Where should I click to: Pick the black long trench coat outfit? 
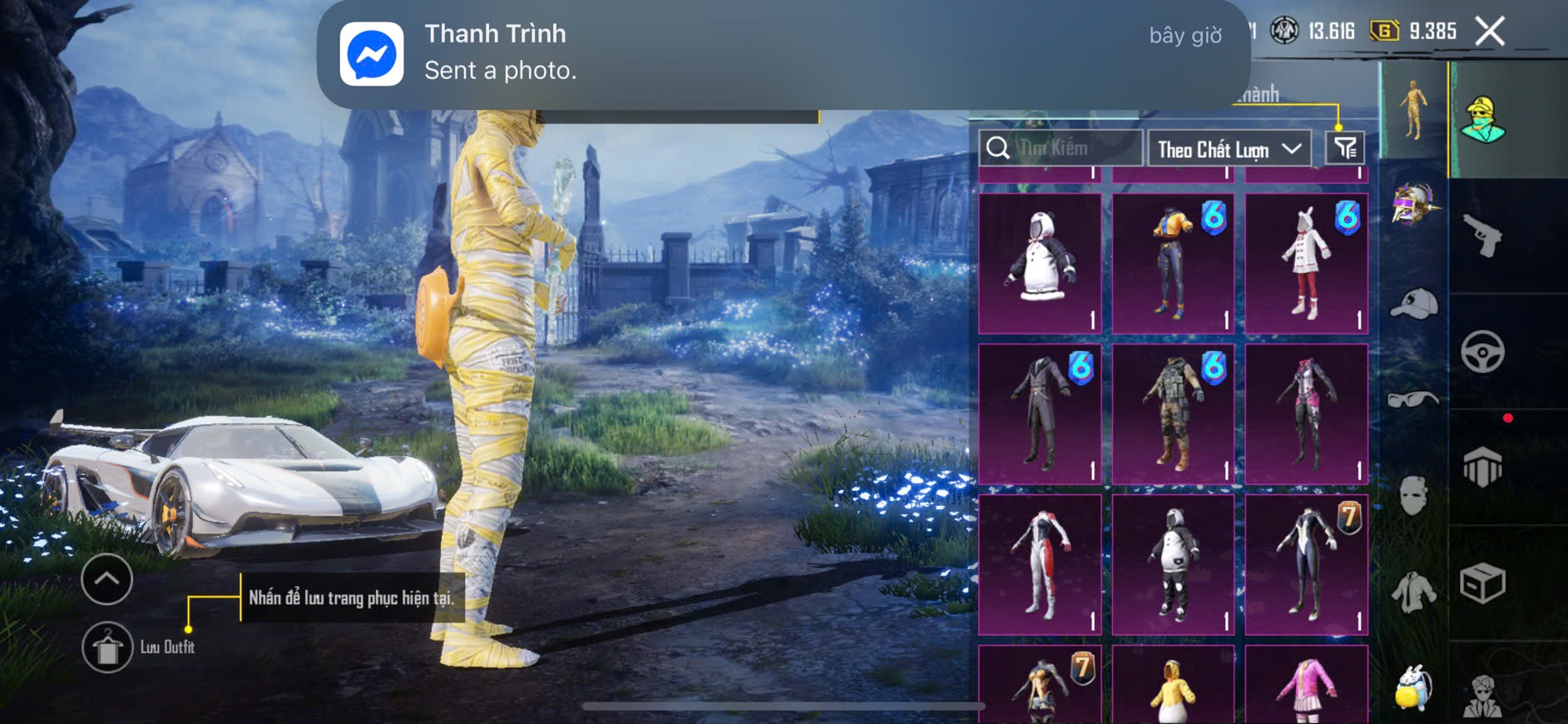1040,414
